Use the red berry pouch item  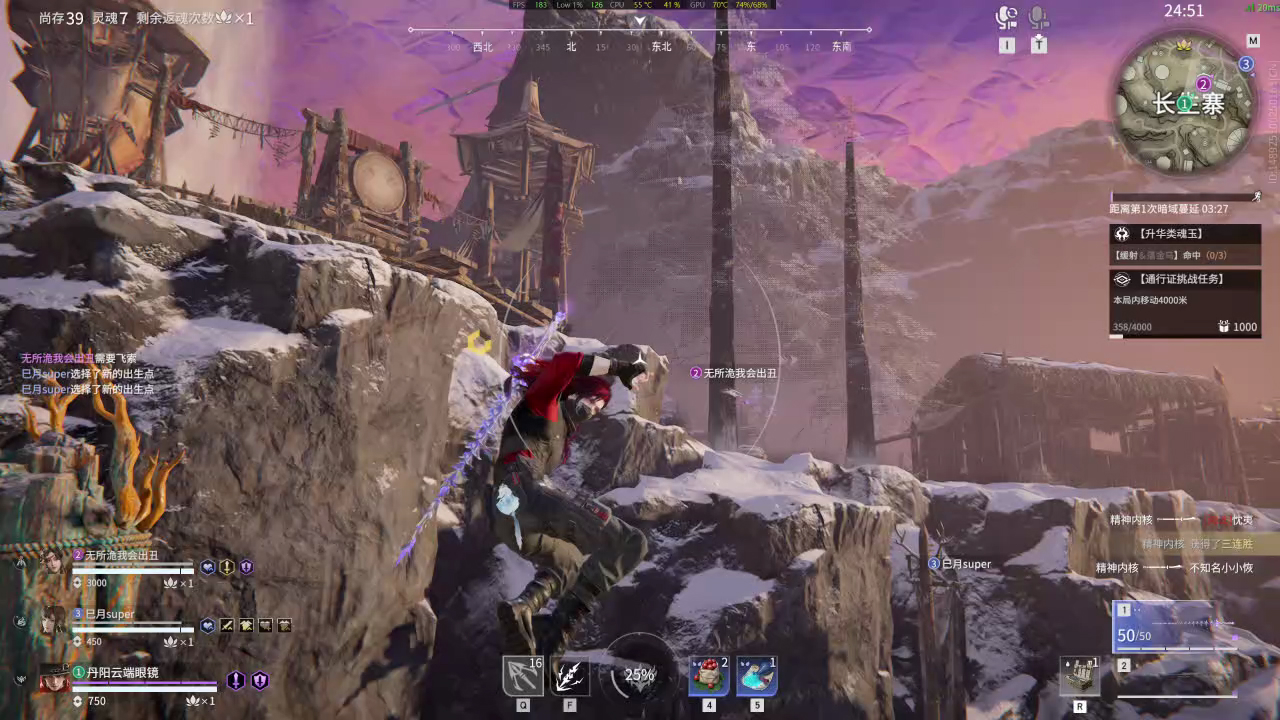(x=709, y=676)
